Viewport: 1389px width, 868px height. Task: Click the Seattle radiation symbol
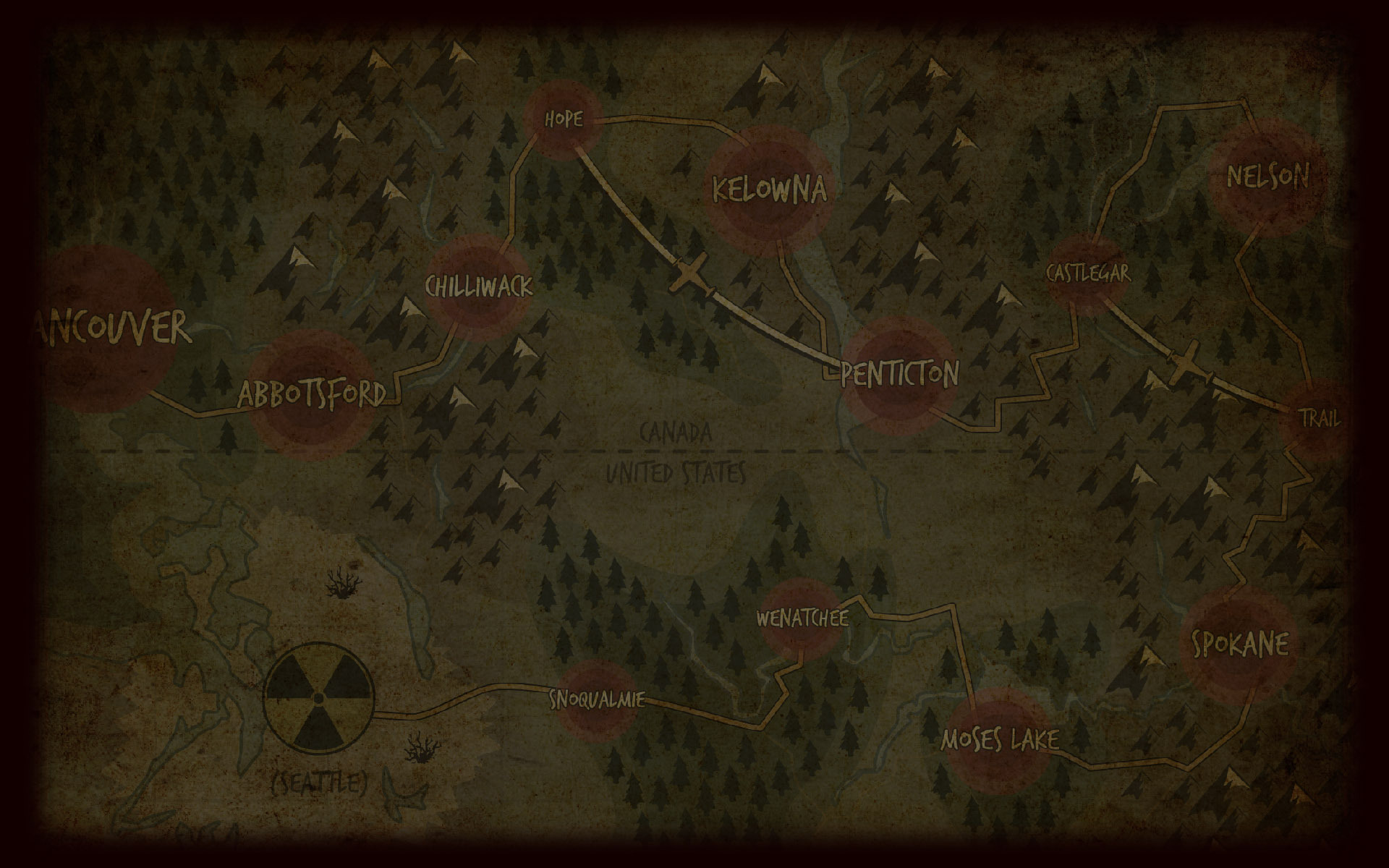tap(319, 698)
